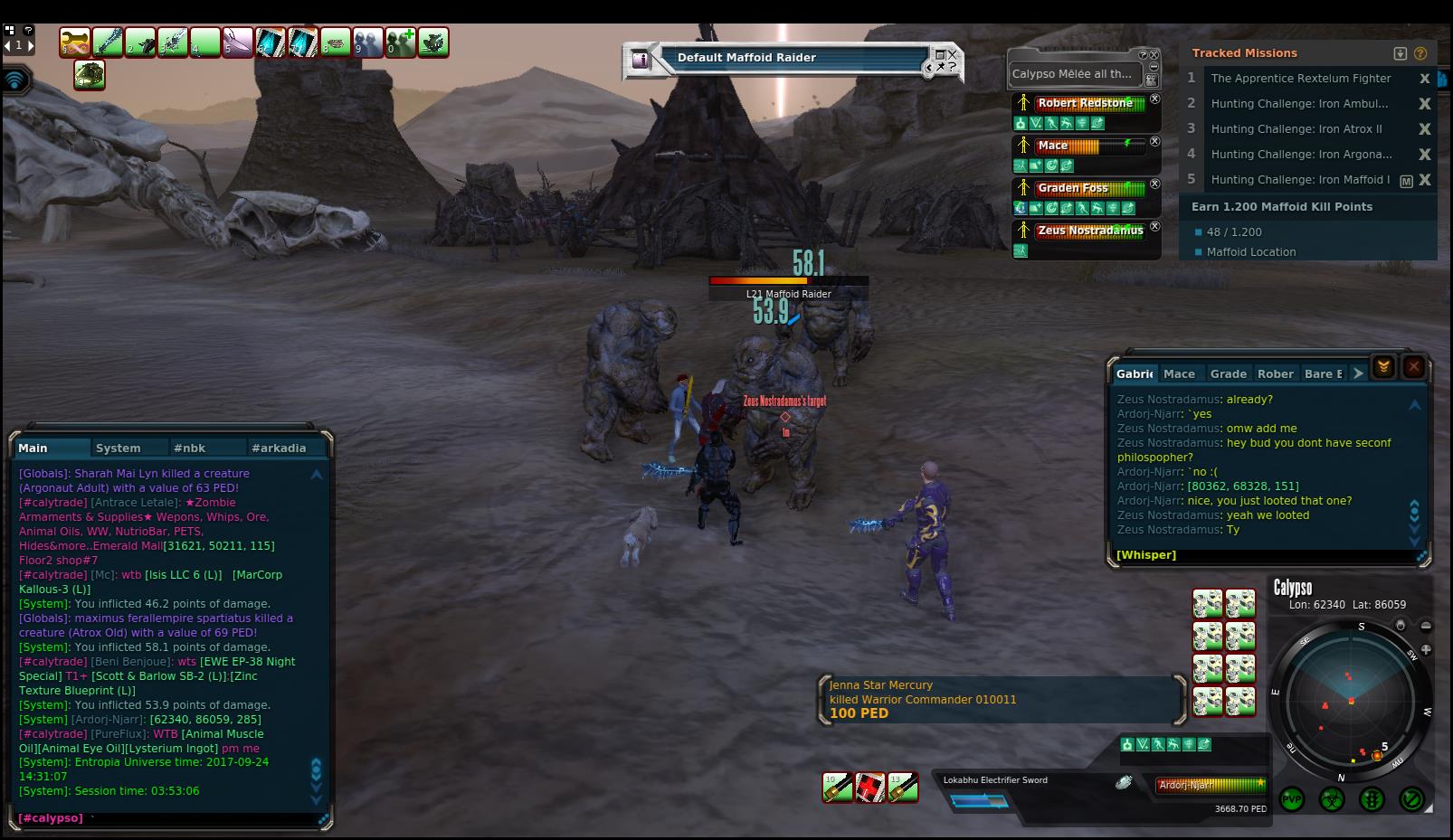Close the Default Maffoid Raider target panel
1453x840 pixels.
pyautogui.click(x=950, y=55)
